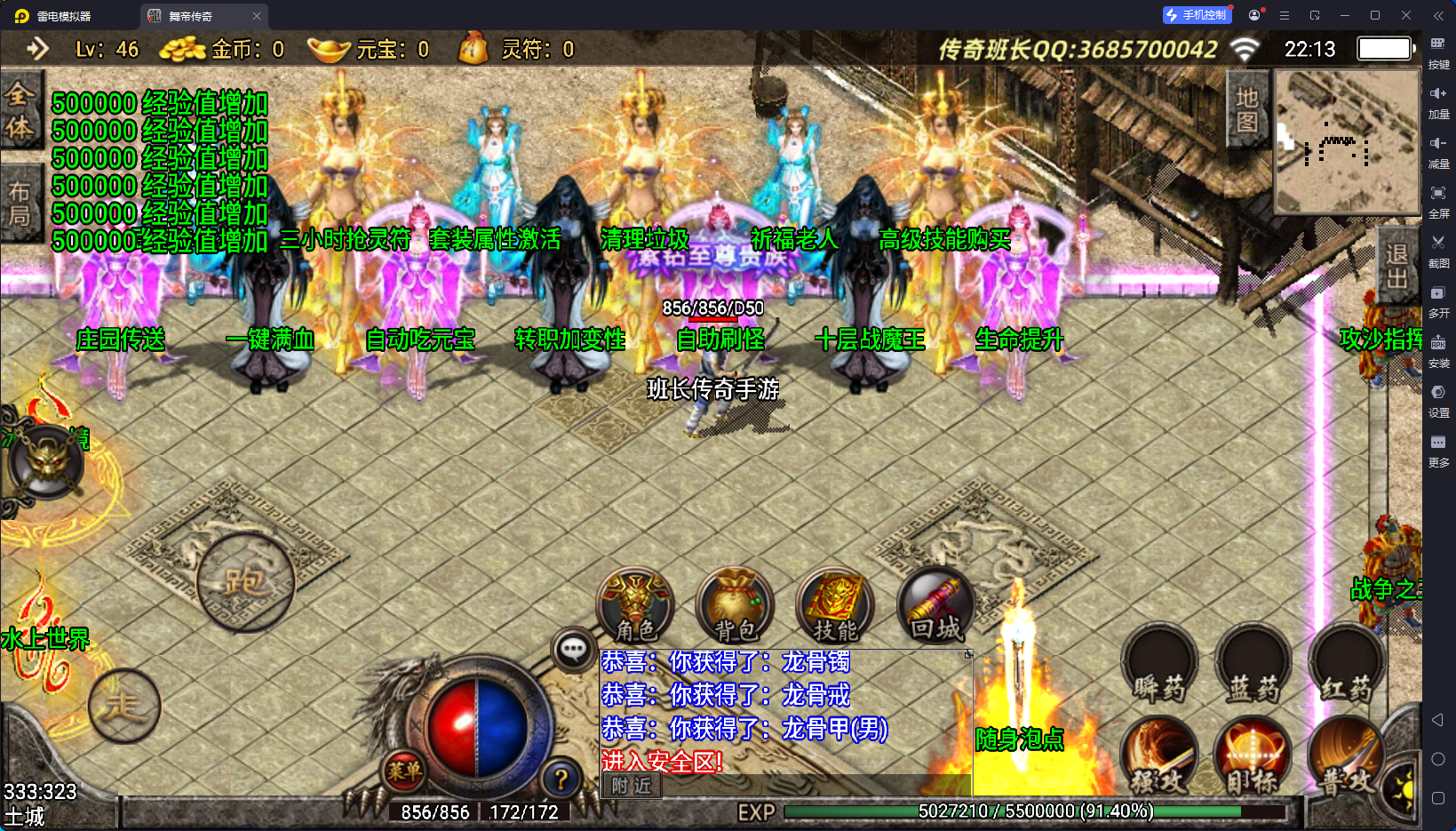
Task: Open the 地图 map button
Action: tap(1246, 109)
